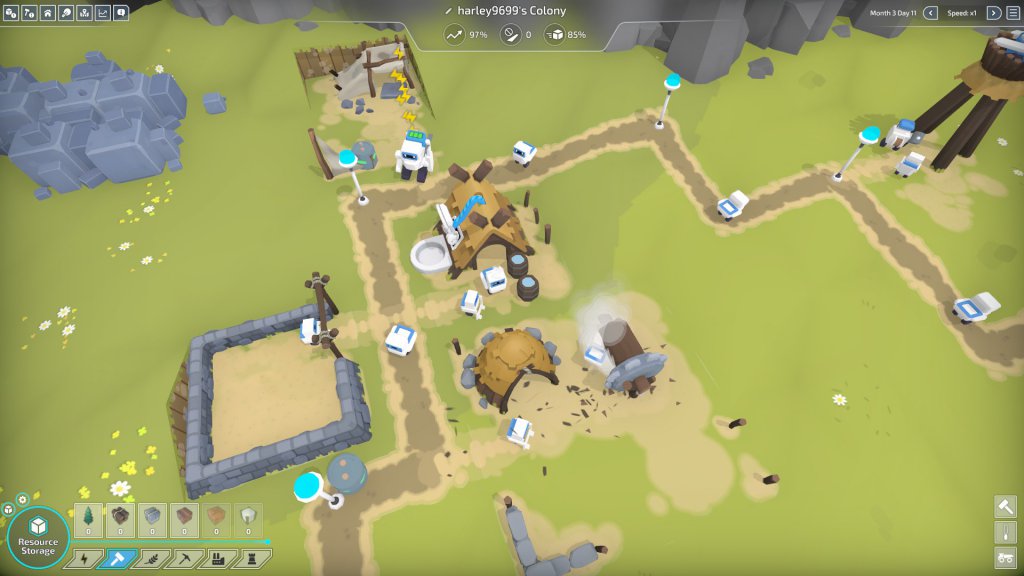Screen dimensions: 1024x576
Task: Select the grey stone block slot
Action: point(152,518)
